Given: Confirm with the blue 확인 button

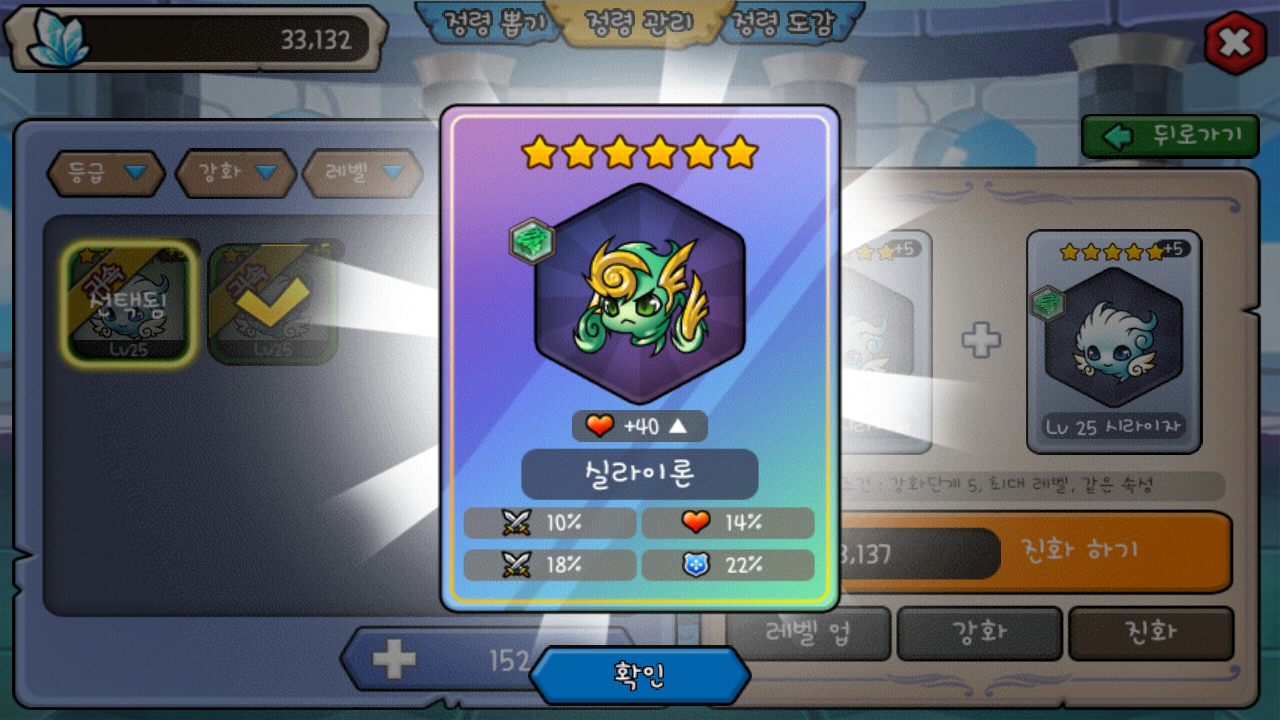Looking at the screenshot, I should [640, 676].
